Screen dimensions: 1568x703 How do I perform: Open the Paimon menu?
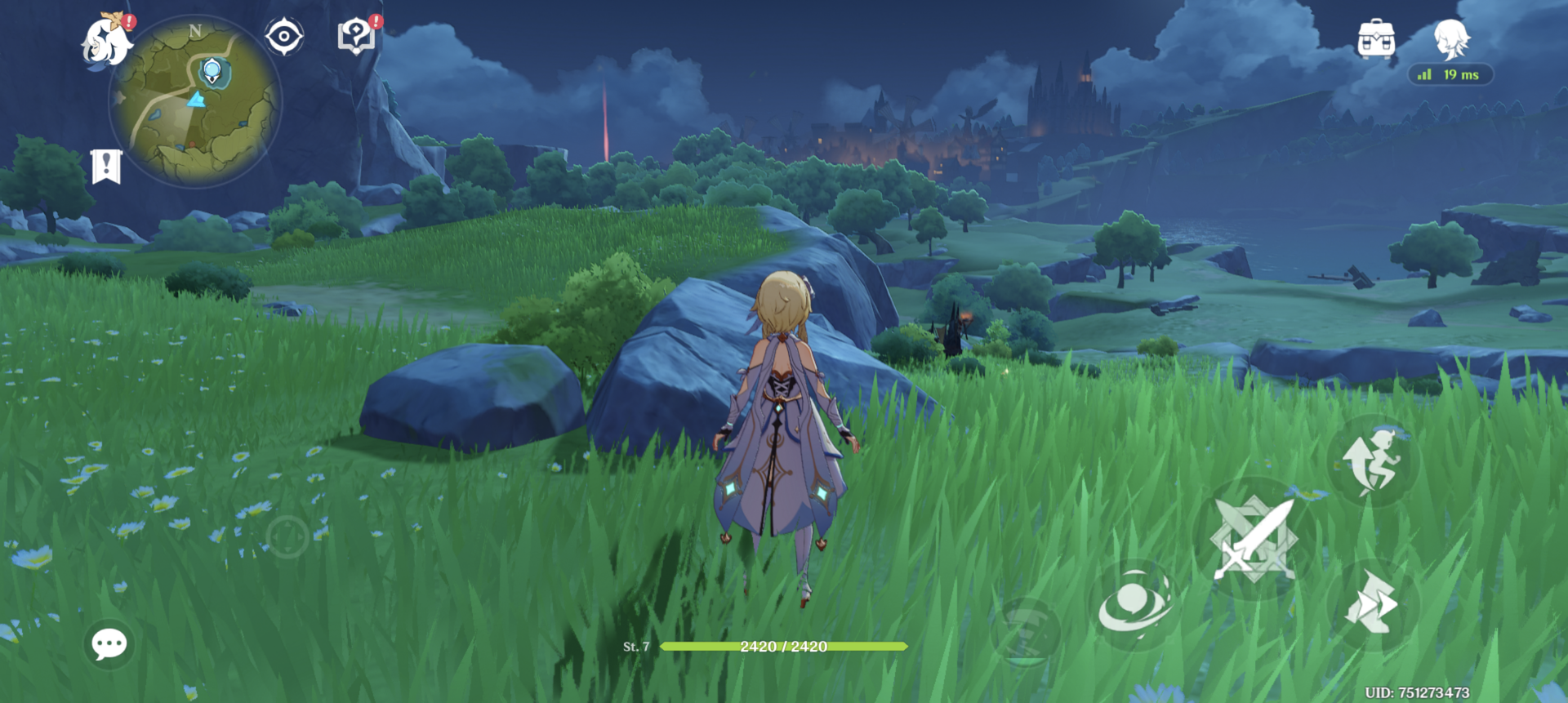(x=107, y=41)
